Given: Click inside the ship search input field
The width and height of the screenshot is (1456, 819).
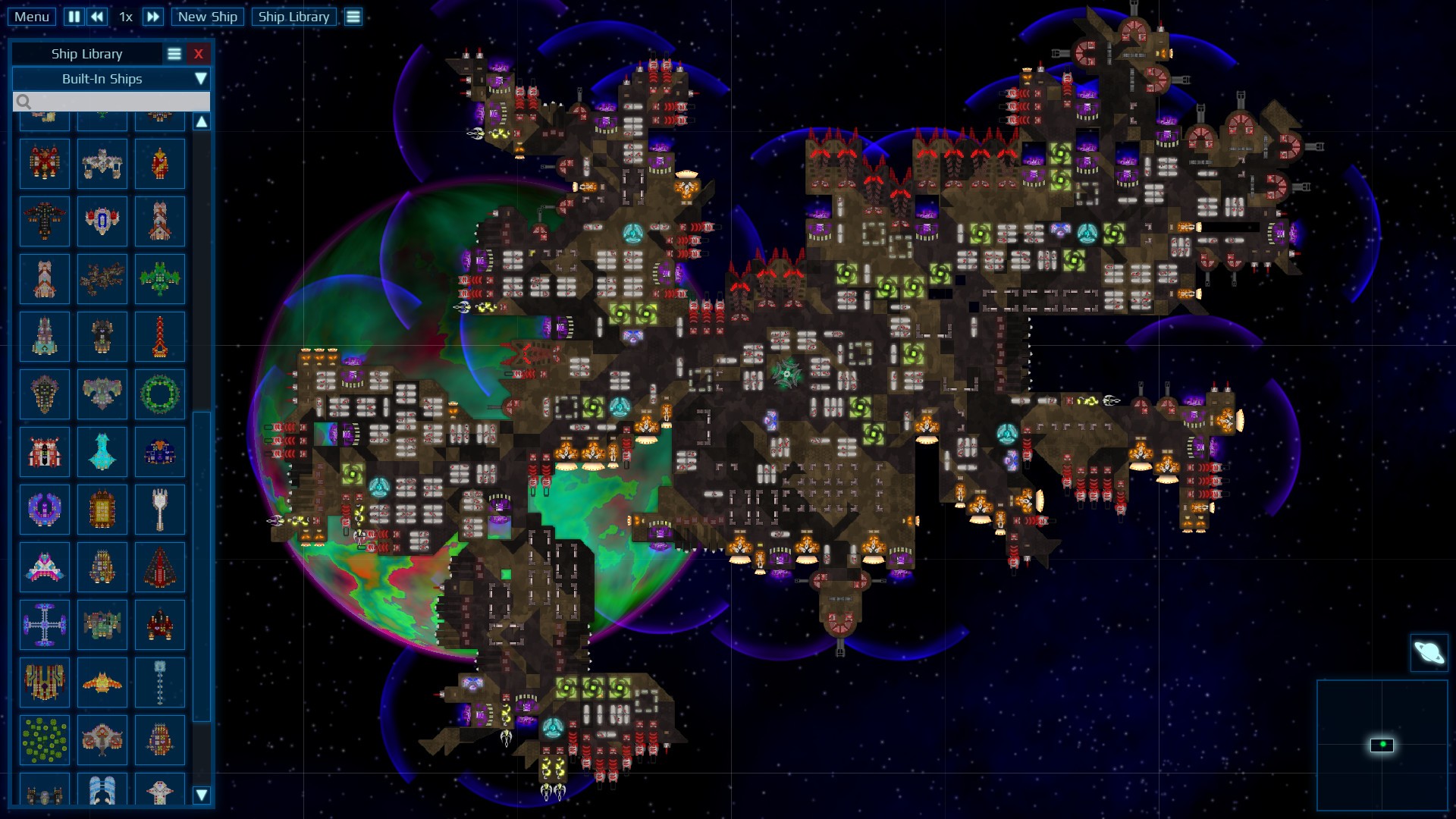Looking at the screenshot, I should pyautogui.click(x=114, y=101).
